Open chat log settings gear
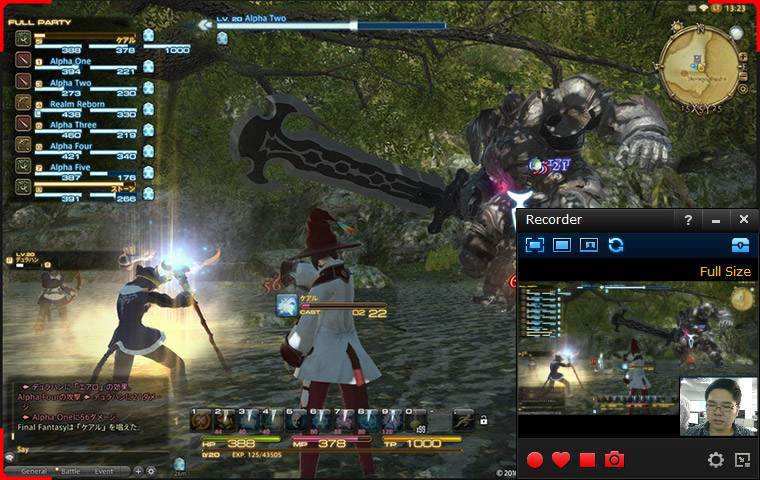The width and height of the screenshot is (760, 480). [151, 470]
